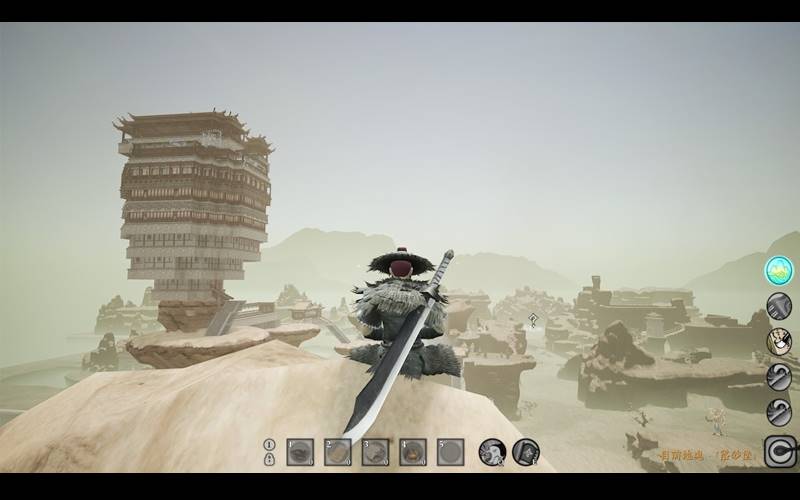Select the hammer tool icon

(x=779, y=306)
